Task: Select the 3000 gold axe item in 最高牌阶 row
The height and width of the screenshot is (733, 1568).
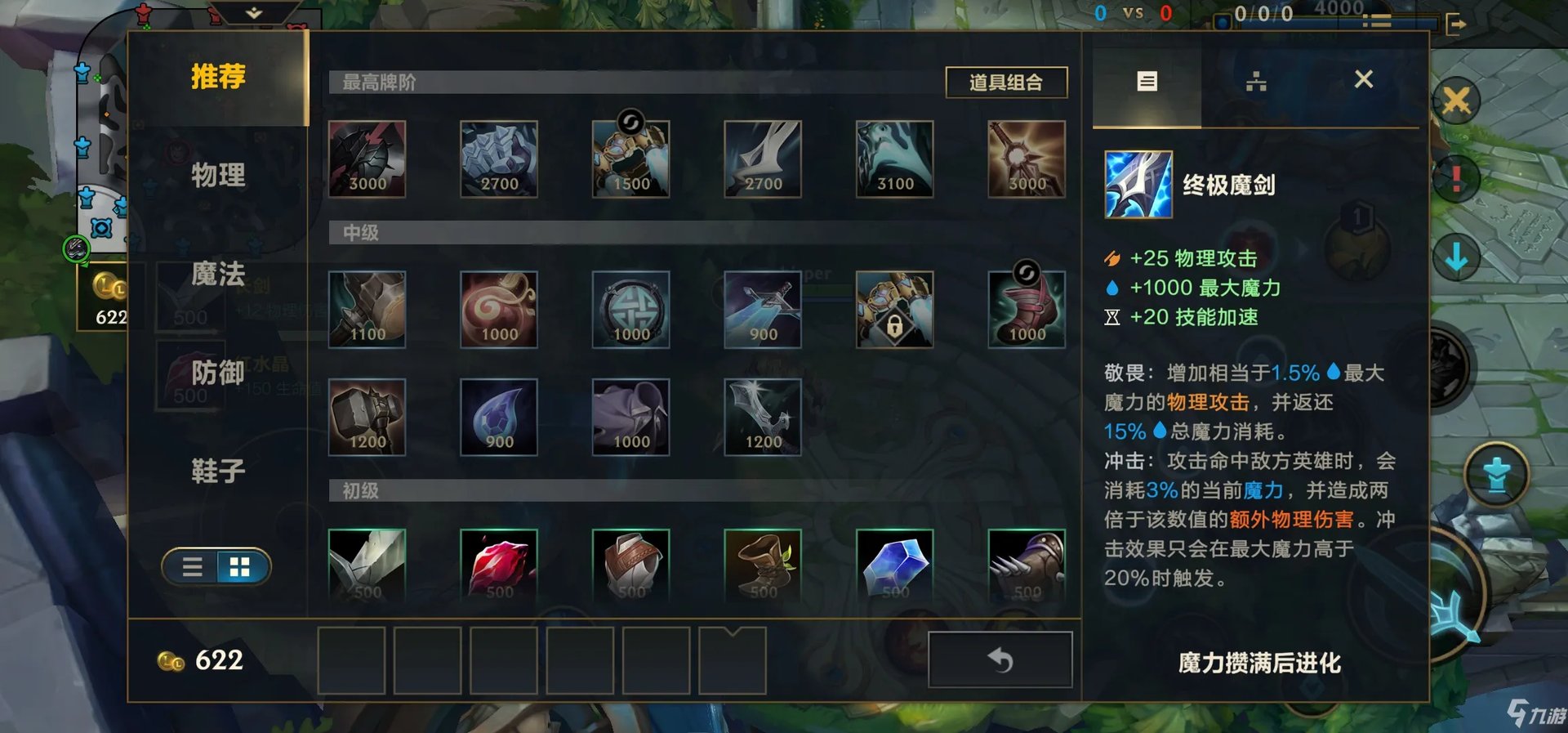Action: click(x=367, y=159)
